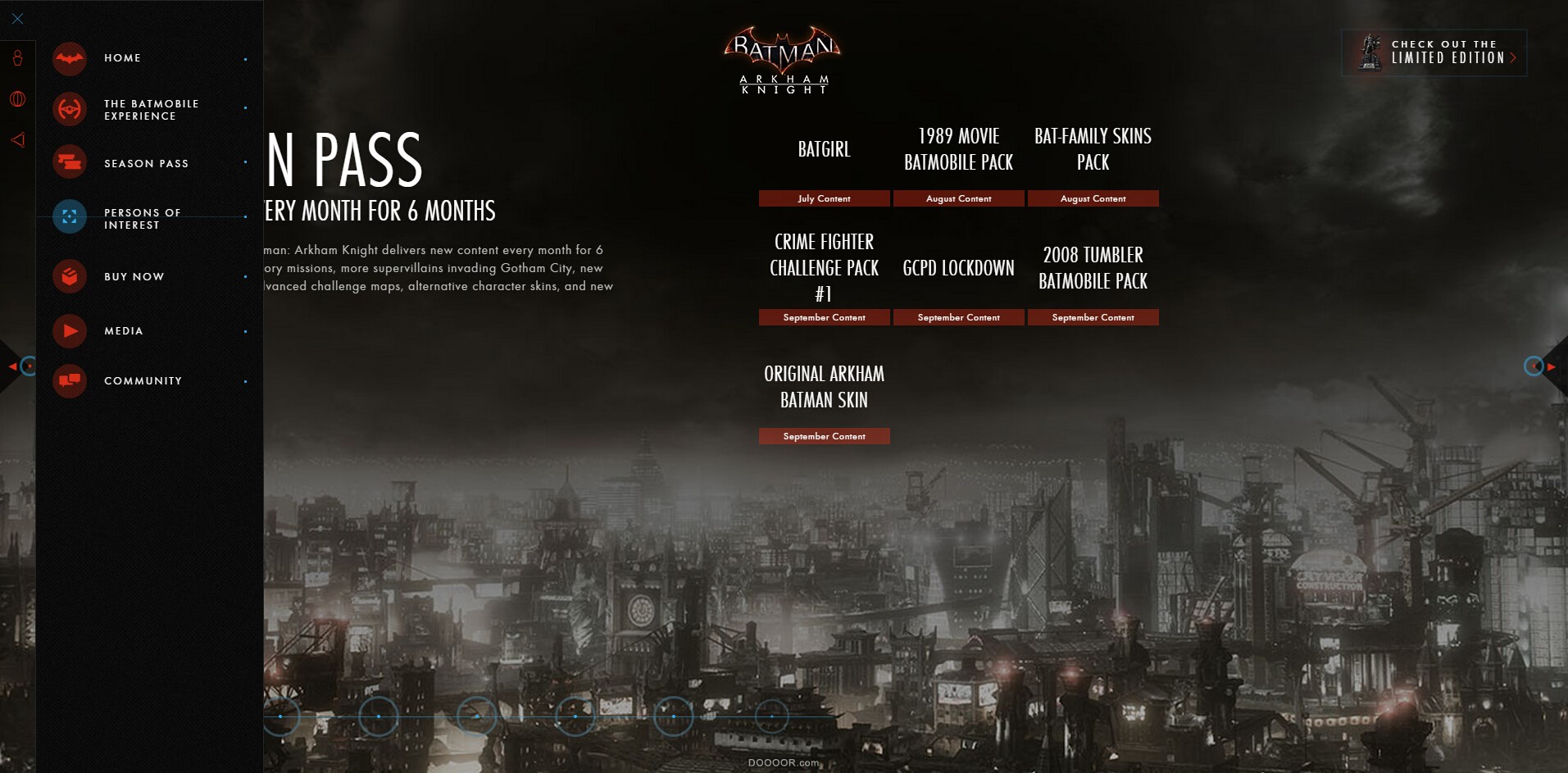
Task: Click the globe icon on the far-left edge
Action: 16,98
